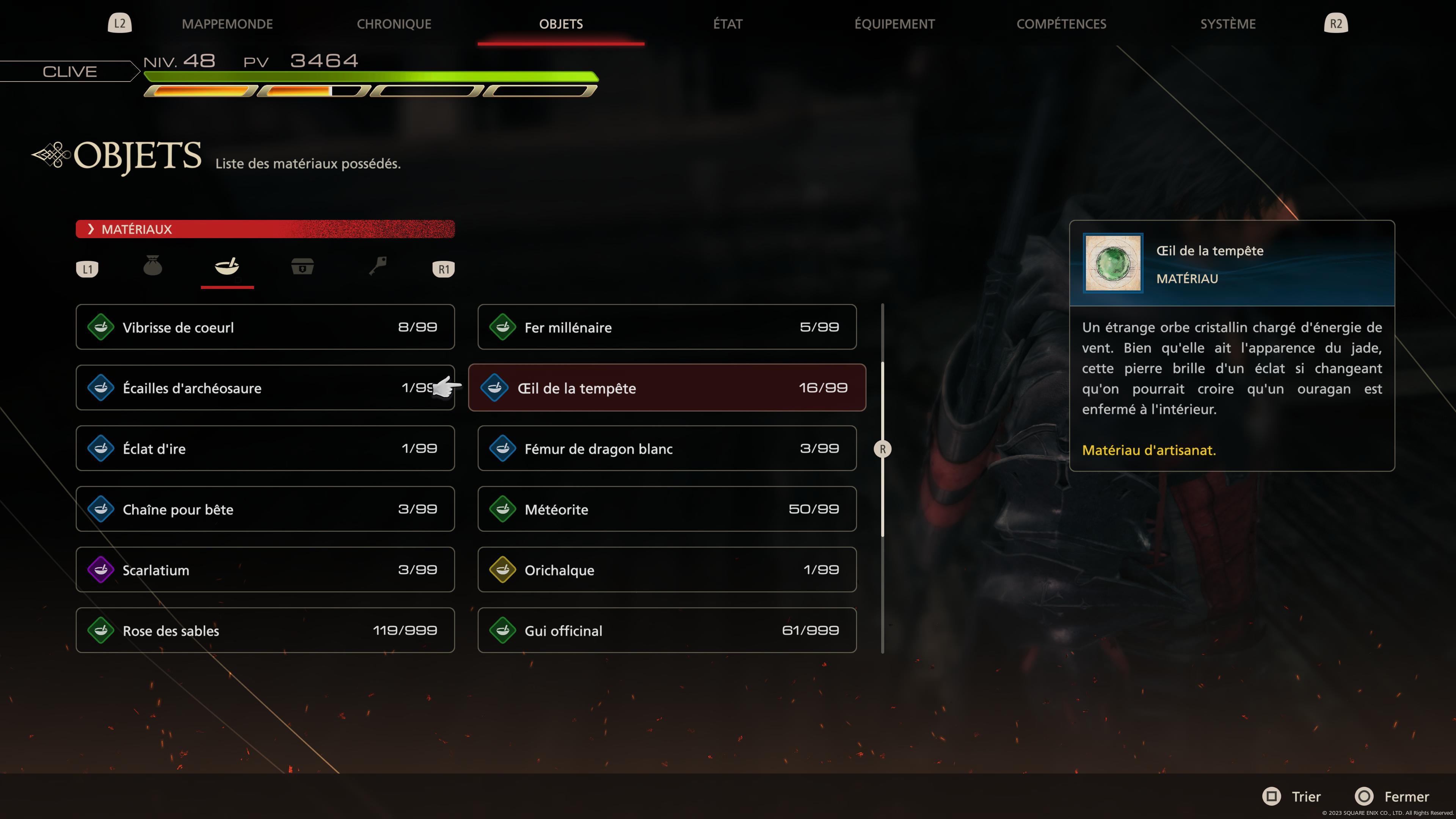Choose the Gui officinal entry
Image resolution: width=1456 pixels, height=819 pixels.
pos(667,630)
